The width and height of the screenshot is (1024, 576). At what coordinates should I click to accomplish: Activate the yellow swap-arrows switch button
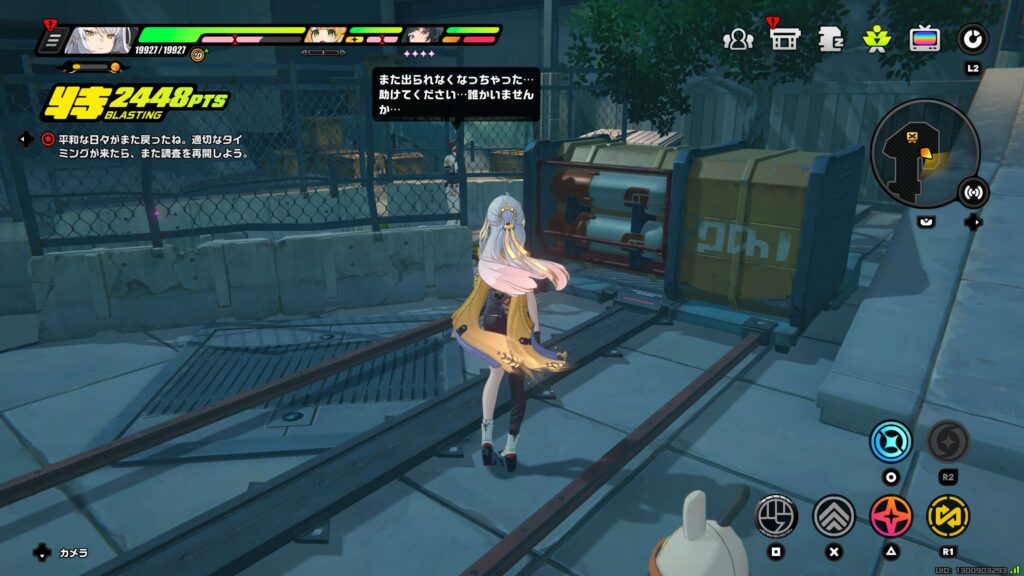(947, 515)
